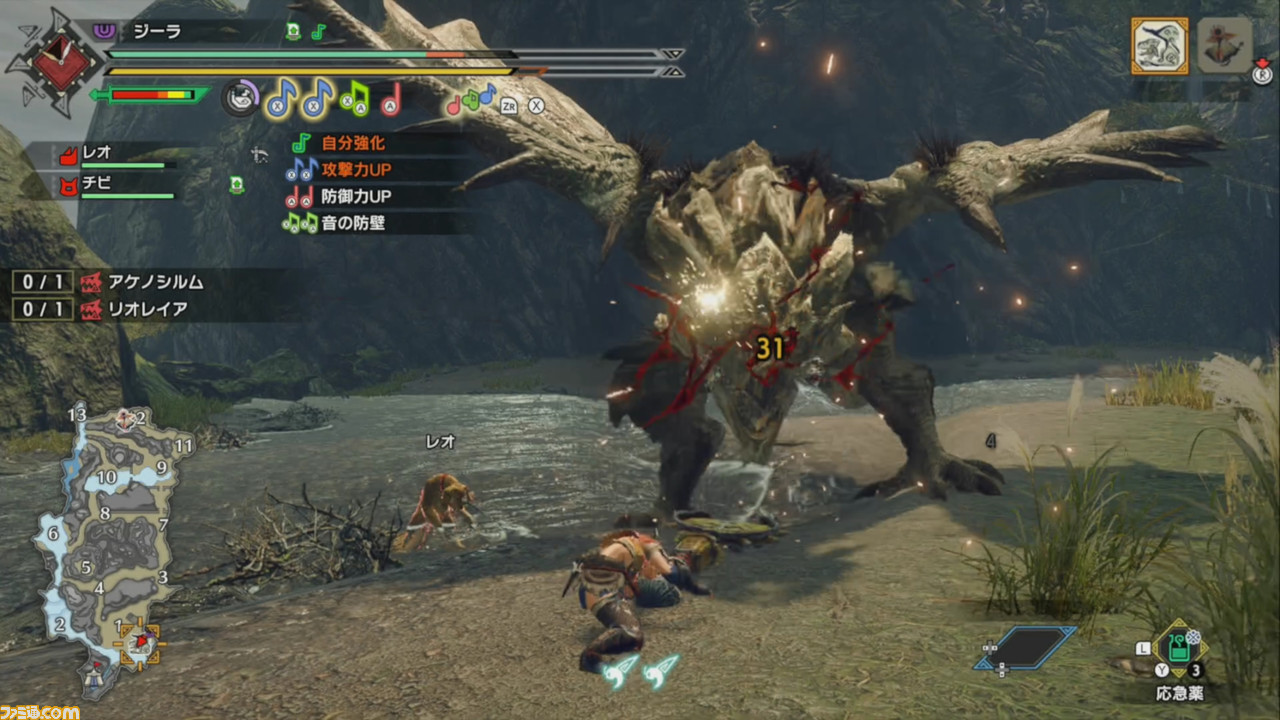Click the Famitsu watermark logo
Screen dimensions: 1280x720
click(40, 711)
